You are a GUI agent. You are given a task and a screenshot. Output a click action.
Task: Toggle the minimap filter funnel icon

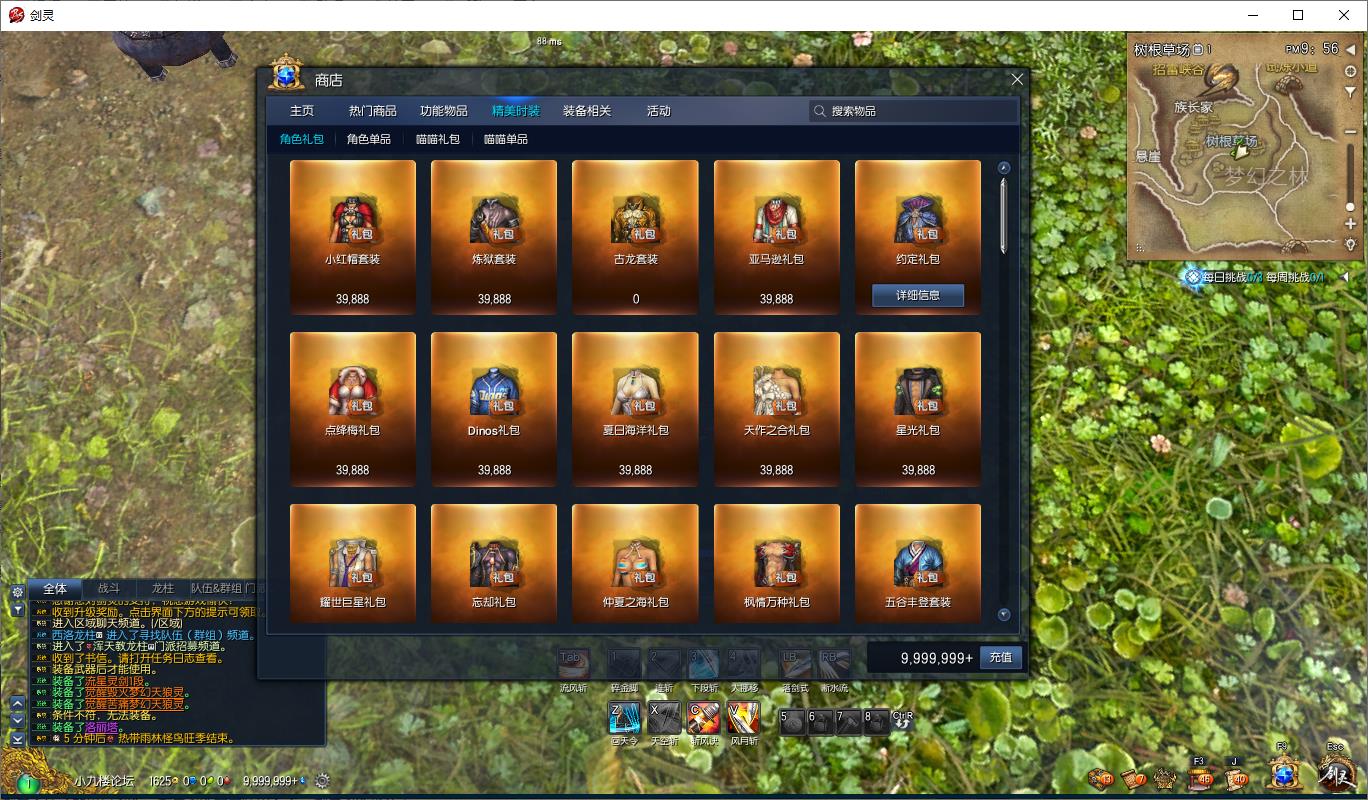coord(1350,92)
